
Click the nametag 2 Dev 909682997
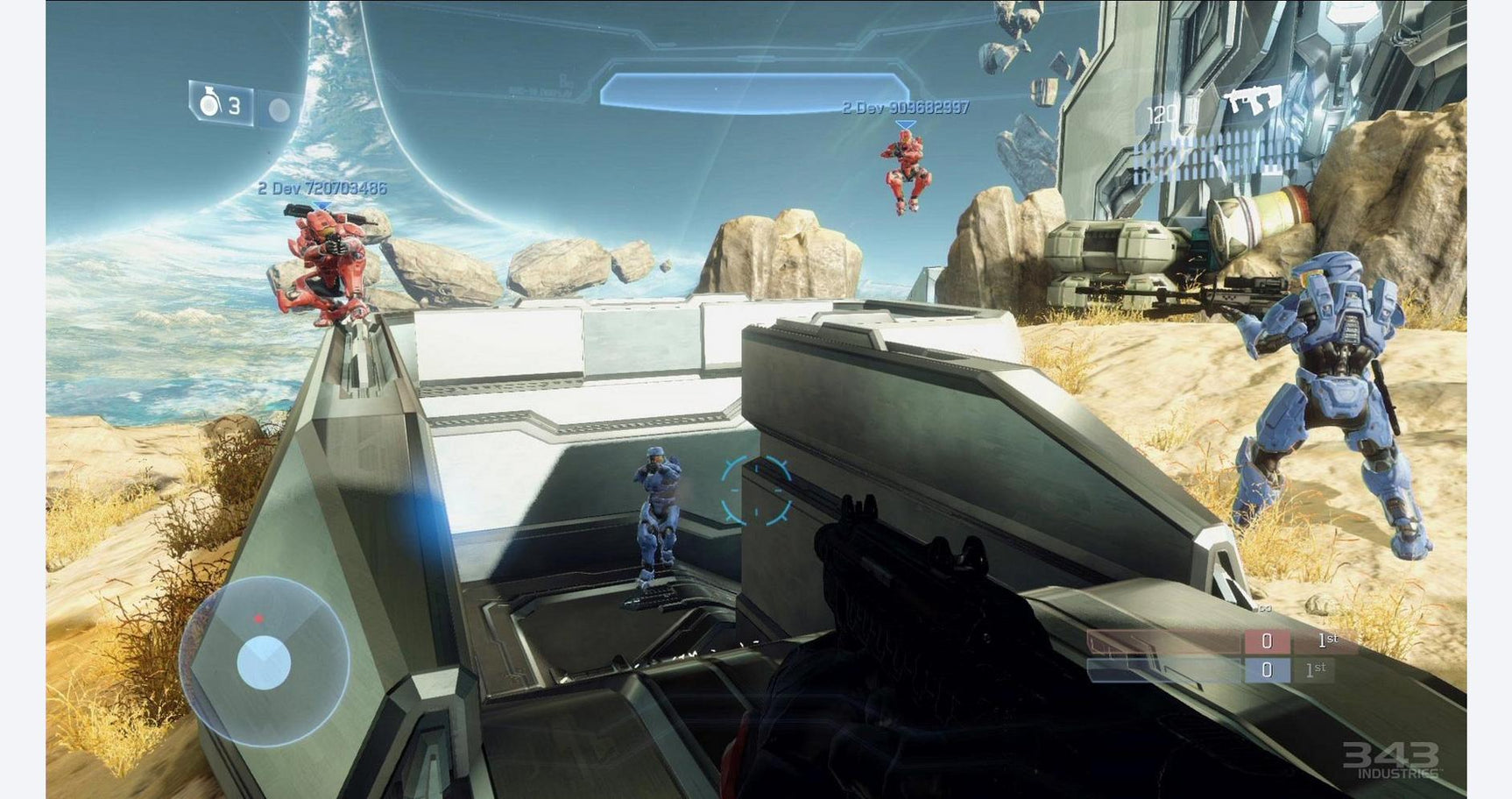tap(904, 110)
